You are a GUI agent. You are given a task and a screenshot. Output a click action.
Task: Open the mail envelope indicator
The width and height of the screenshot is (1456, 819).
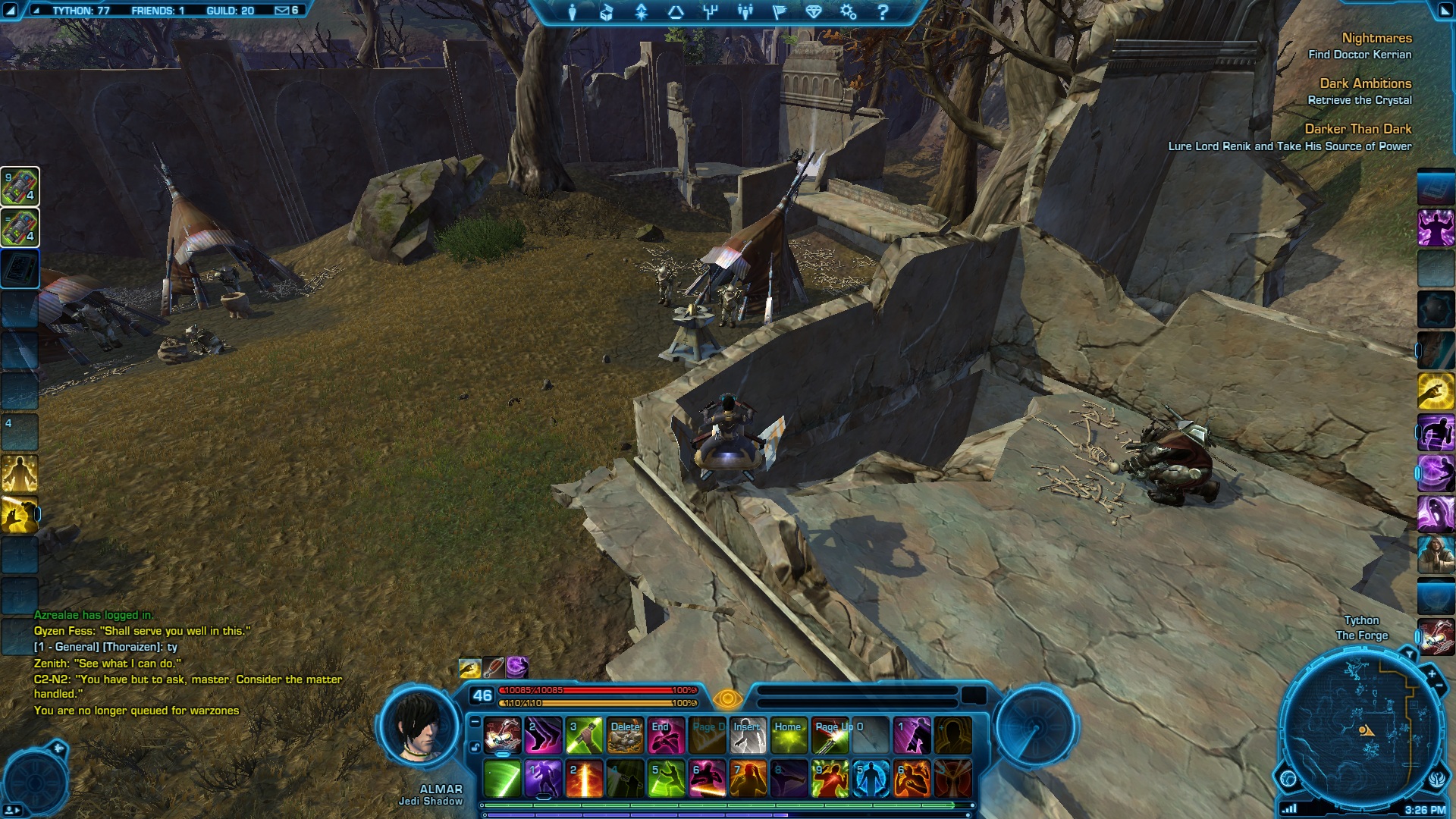(x=282, y=11)
